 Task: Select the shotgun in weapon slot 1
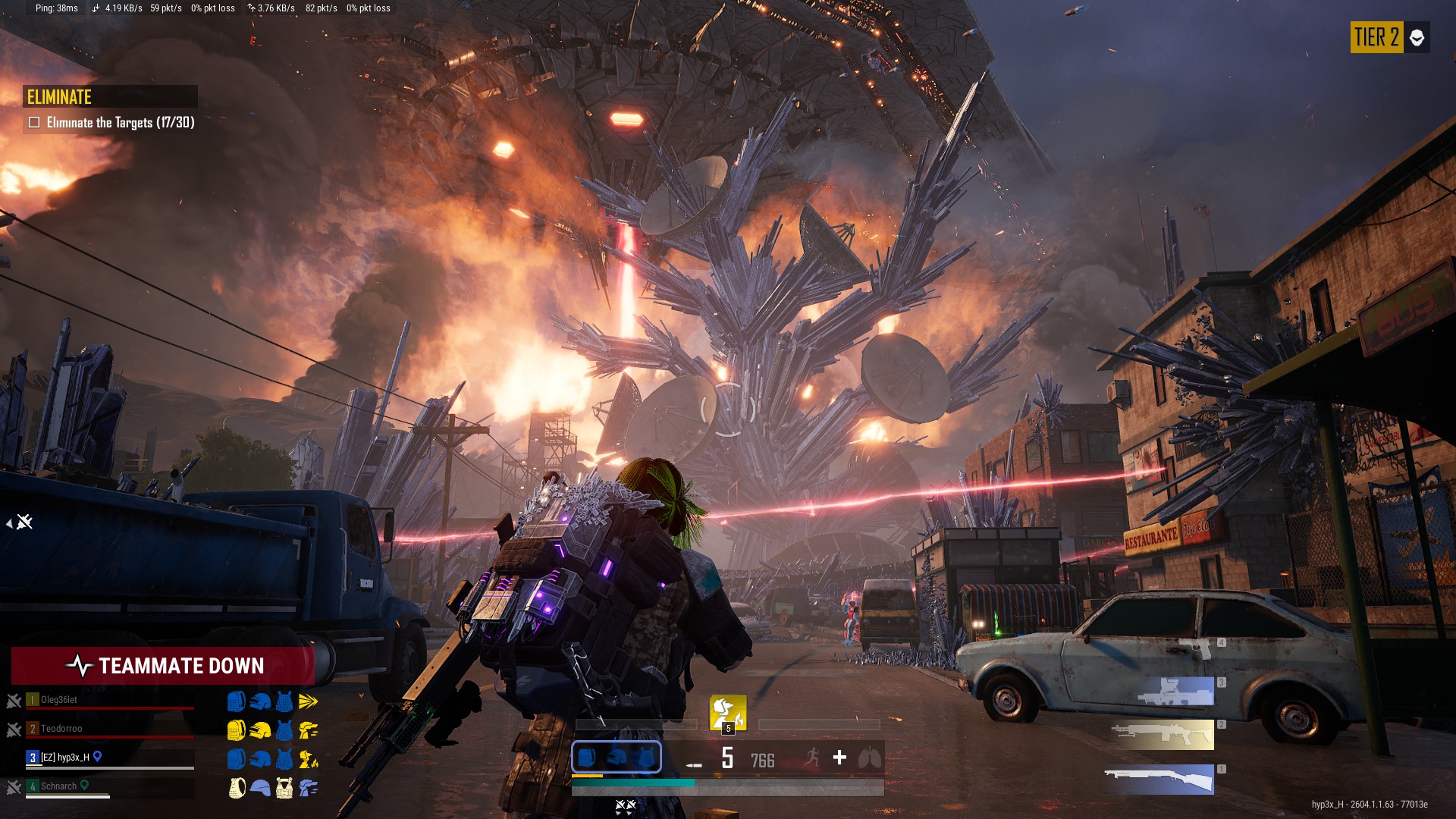[x=1159, y=780]
